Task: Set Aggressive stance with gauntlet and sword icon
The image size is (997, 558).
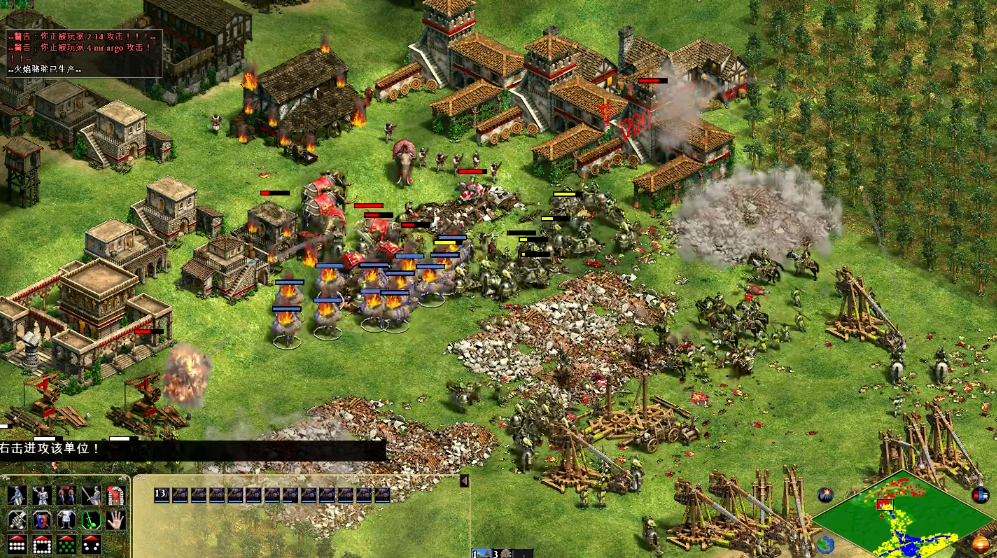Action: click(17, 519)
